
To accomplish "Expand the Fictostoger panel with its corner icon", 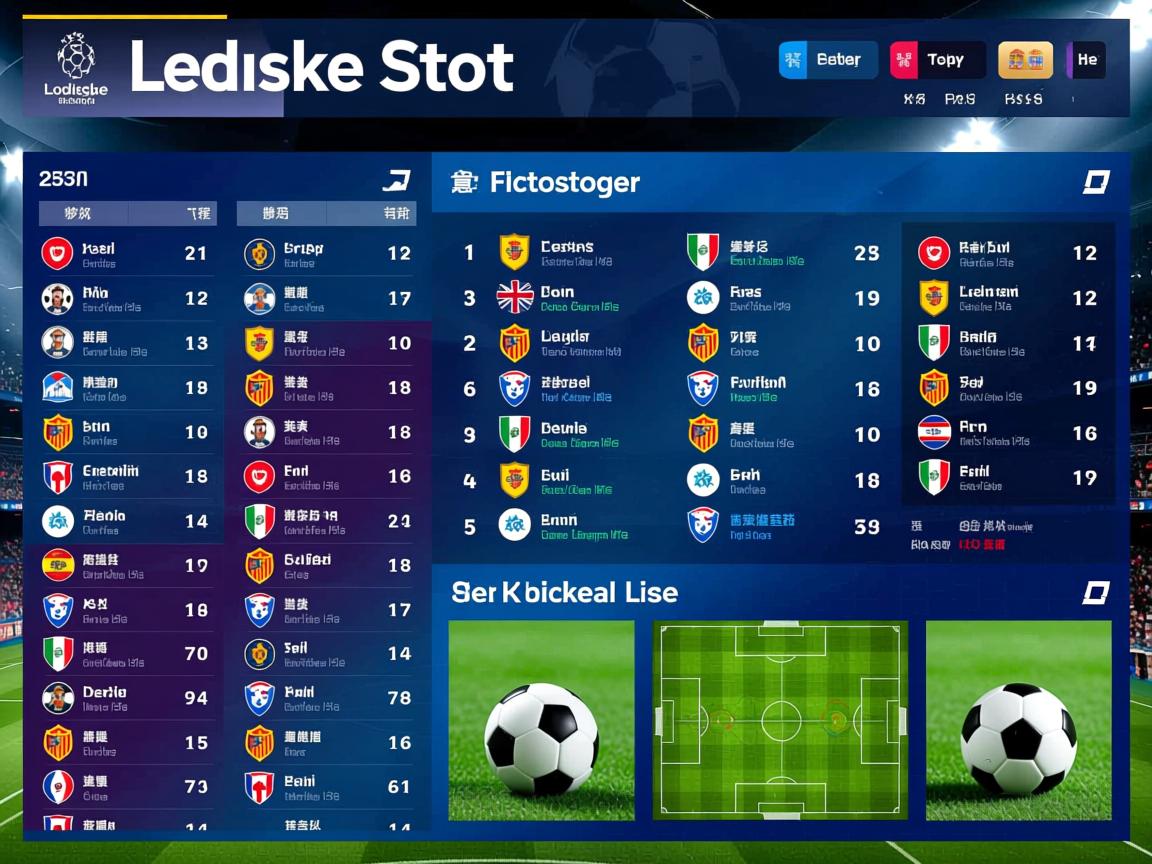I will click(x=1096, y=182).
